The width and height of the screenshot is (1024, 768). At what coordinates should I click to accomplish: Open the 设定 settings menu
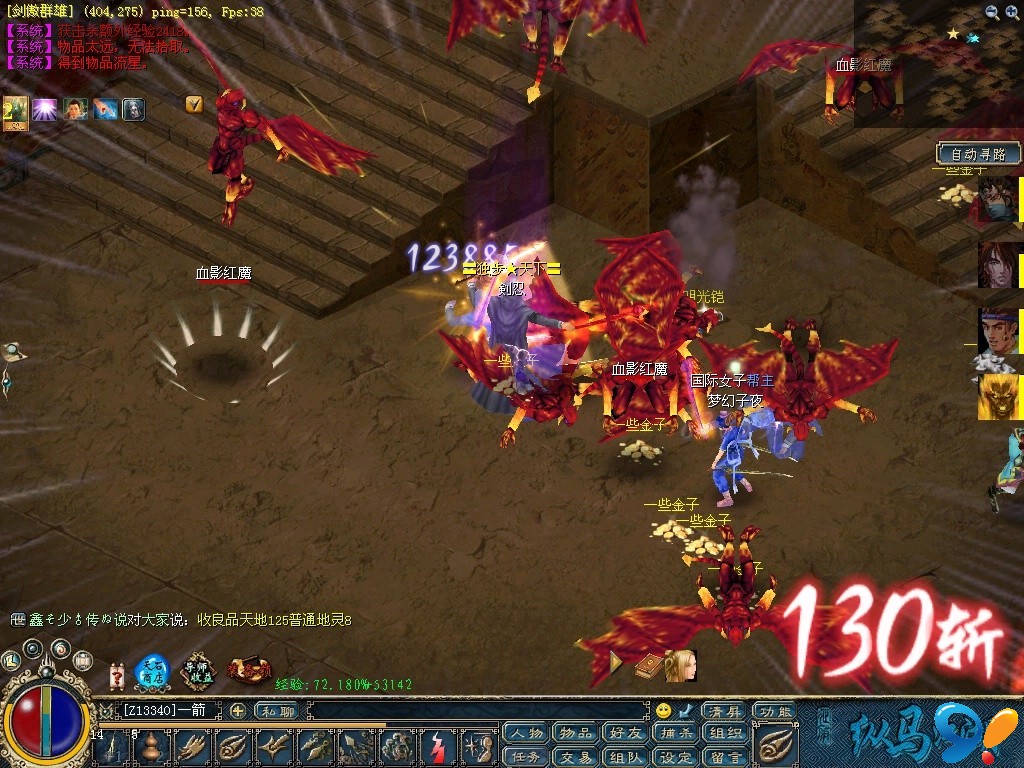(677, 757)
